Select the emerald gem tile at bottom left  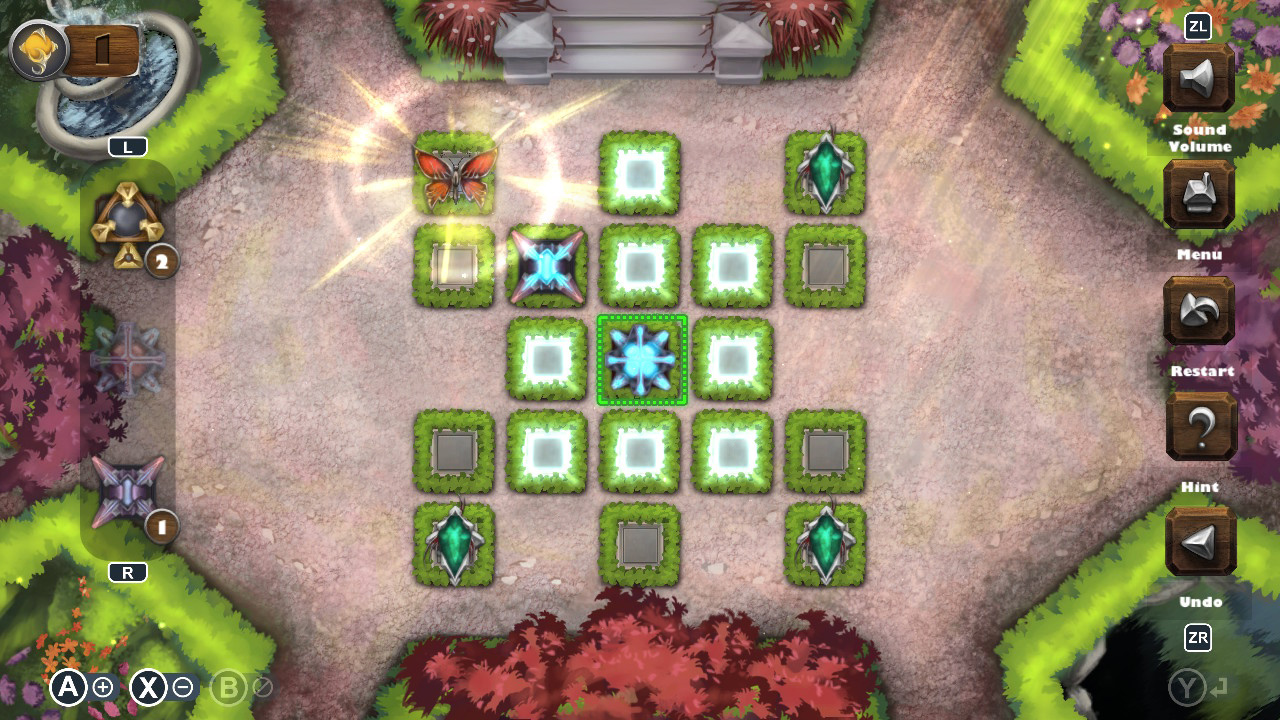(455, 545)
